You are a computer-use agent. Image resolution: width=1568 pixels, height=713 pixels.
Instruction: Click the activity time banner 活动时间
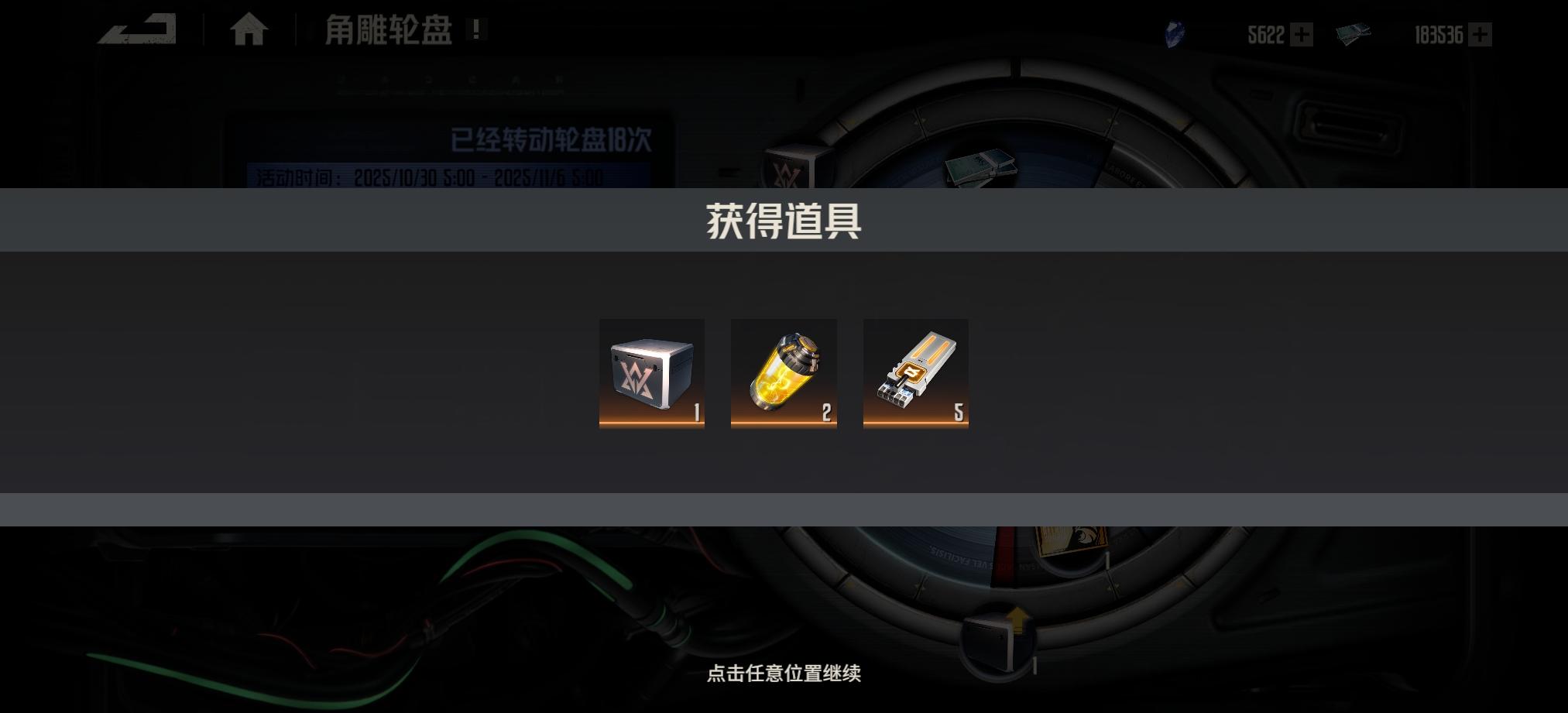coord(424,177)
